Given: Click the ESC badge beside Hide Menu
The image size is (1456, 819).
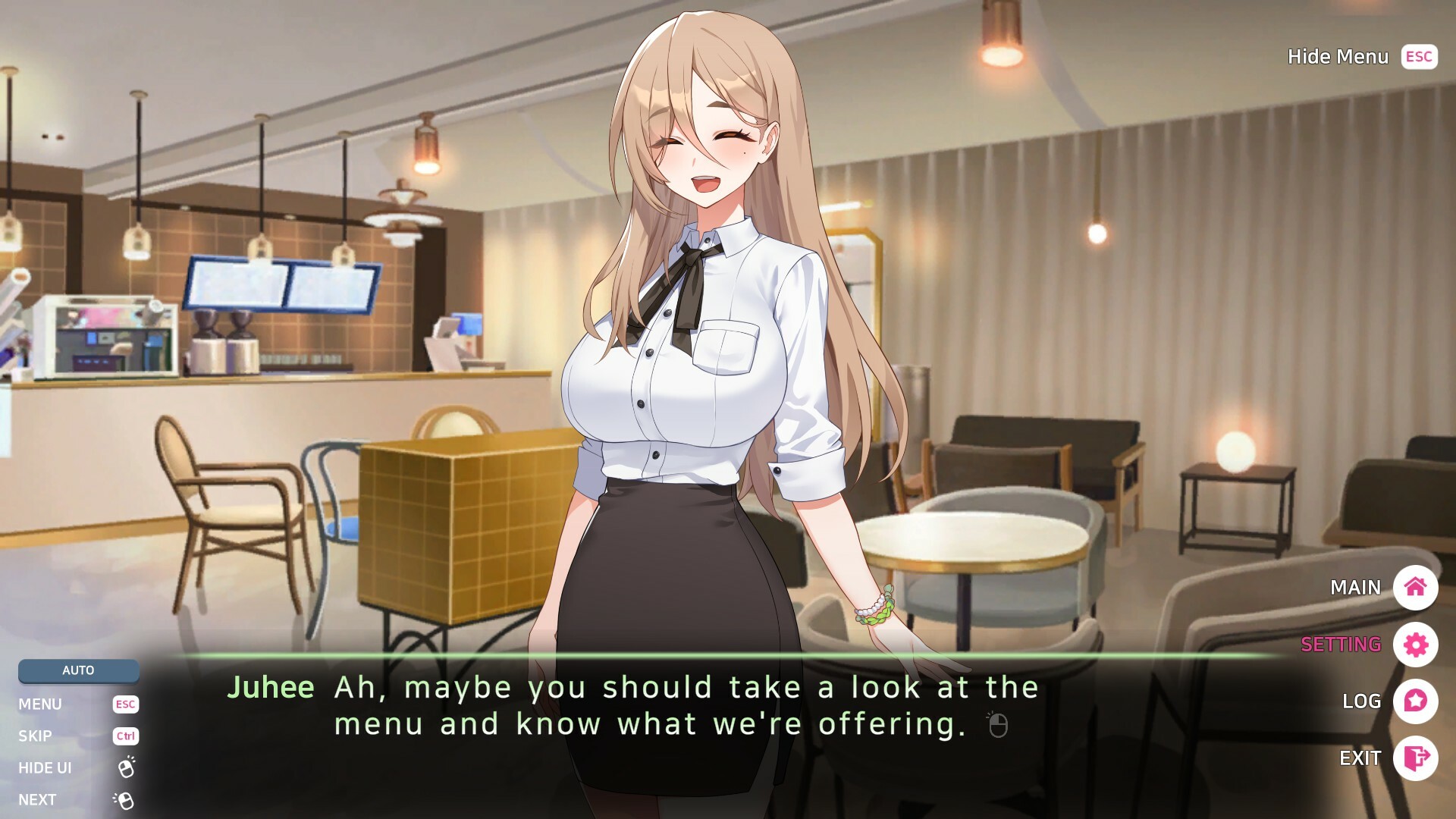Looking at the screenshot, I should click(1418, 57).
